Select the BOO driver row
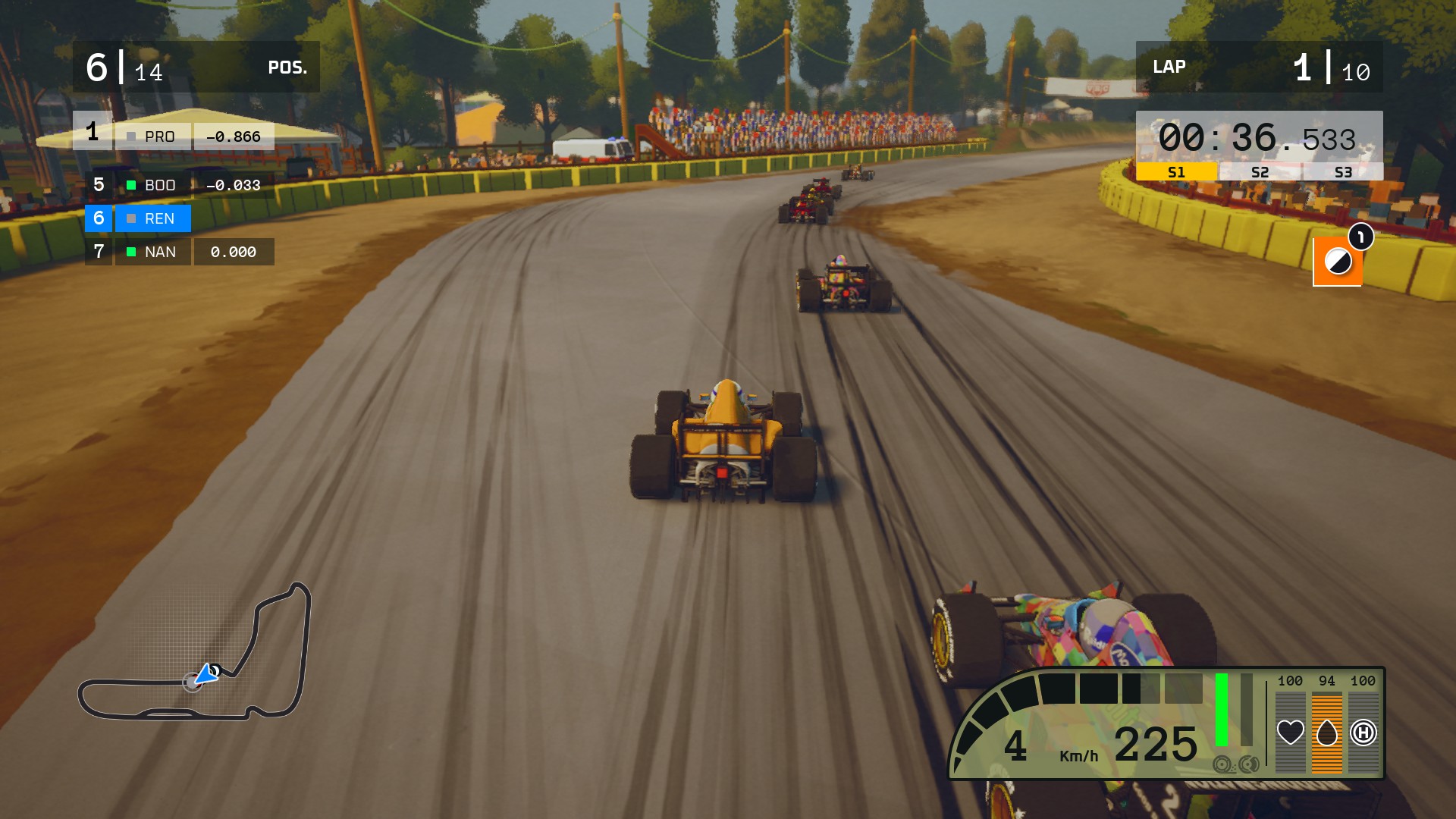Image resolution: width=1456 pixels, height=819 pixels. pos(179,185)
